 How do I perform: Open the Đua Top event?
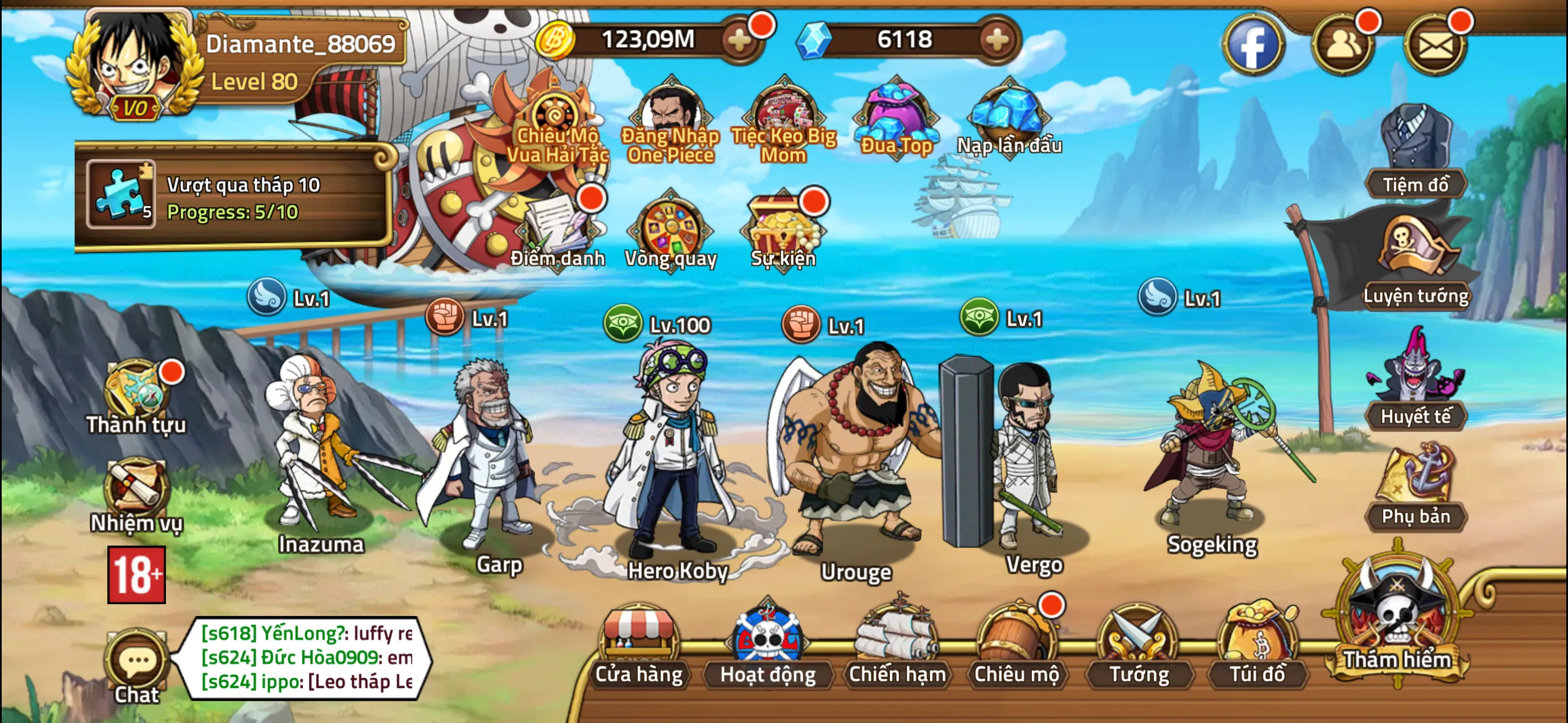[898, 113]
